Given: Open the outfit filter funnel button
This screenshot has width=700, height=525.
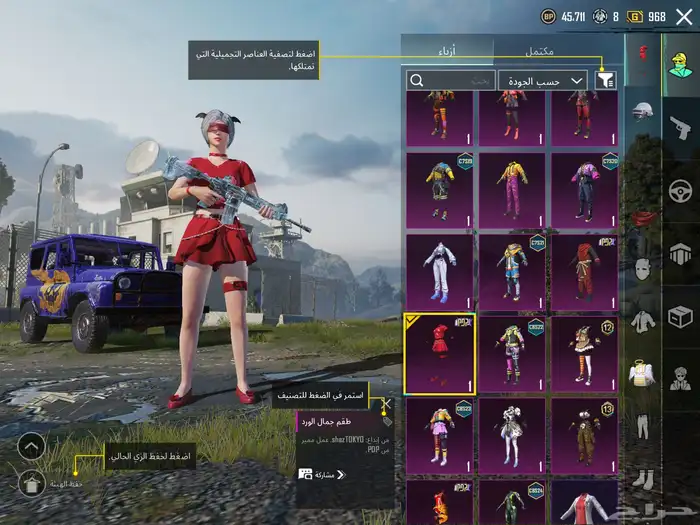Looking at the screenshot, I should pos(606,80).
